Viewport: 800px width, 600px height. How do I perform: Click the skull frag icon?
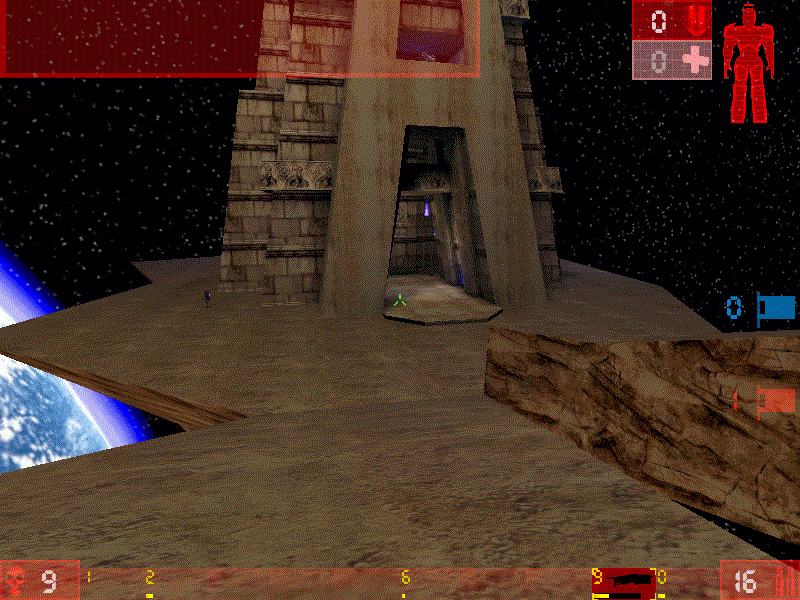(16, 580)
